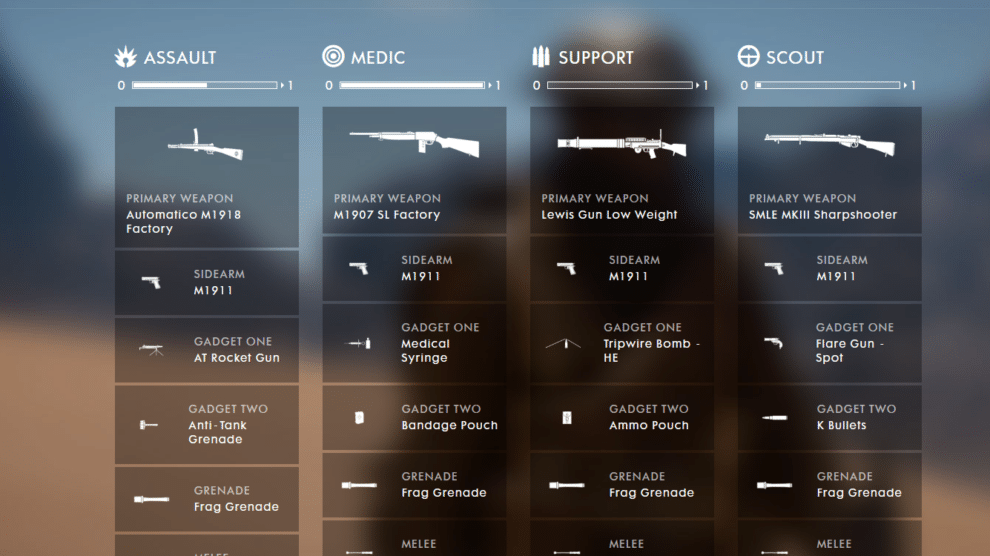Choose the Scout Frag Grenade slot

click(829, 485)
